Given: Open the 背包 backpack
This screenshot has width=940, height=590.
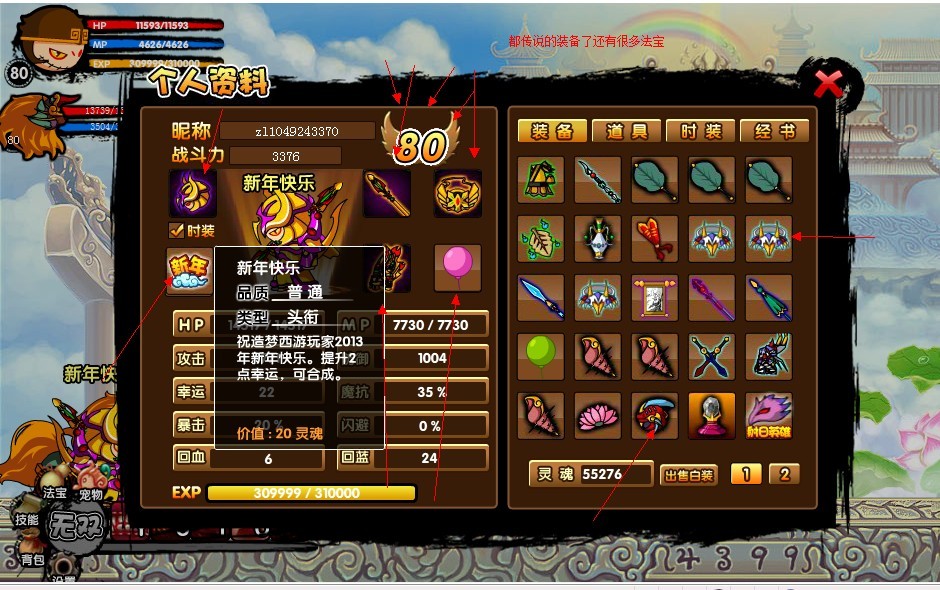Looking at the screenshot, I should pyautogui.click(x=32, y=560).
